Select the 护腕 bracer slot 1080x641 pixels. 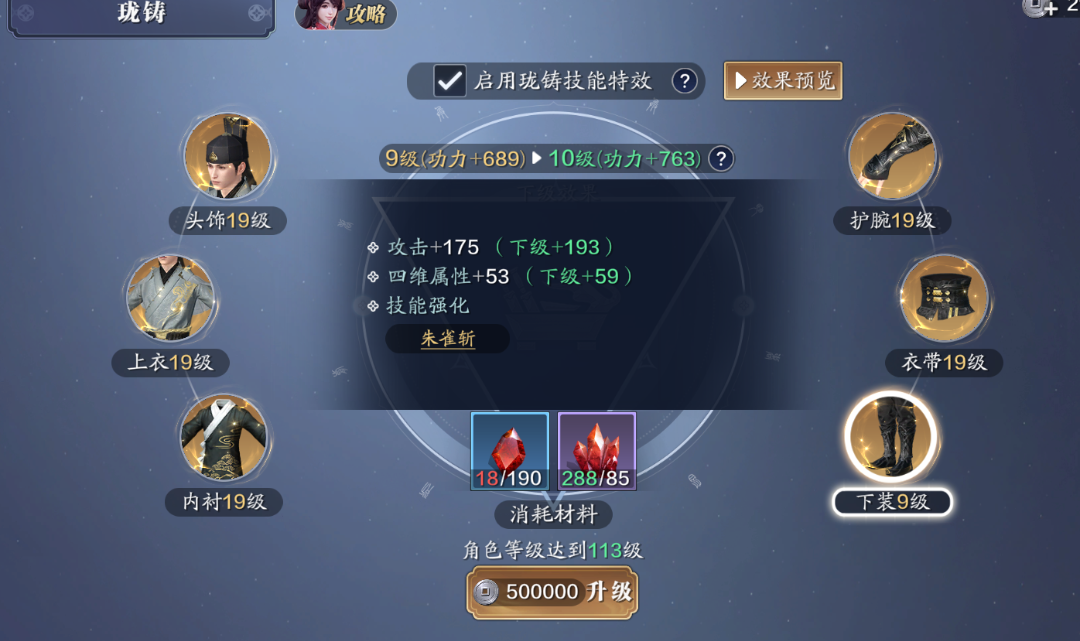(x=892, y=157)
